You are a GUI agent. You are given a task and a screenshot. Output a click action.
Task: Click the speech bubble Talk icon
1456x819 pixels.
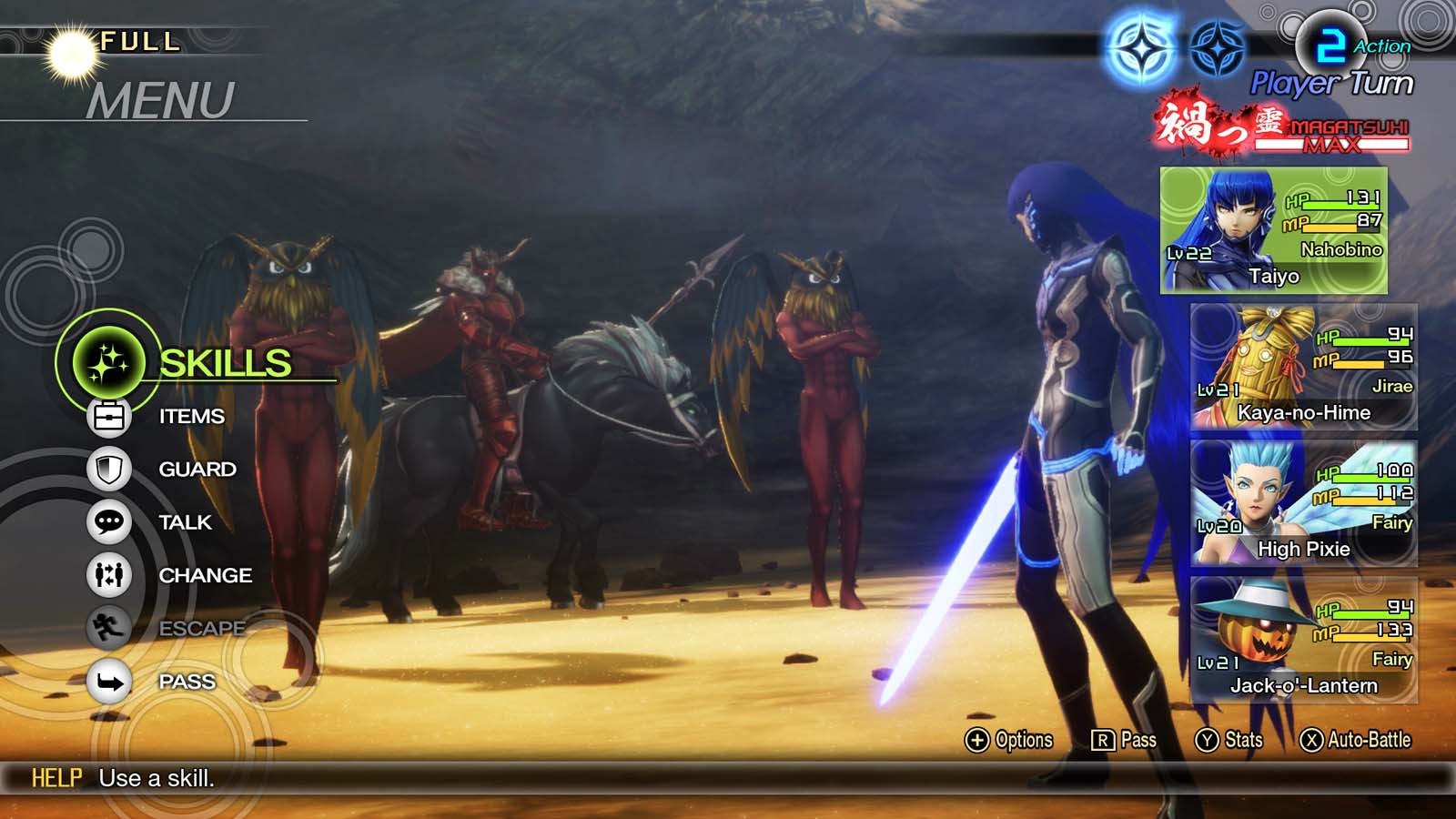pyautogui.click(x=109, y=521)
